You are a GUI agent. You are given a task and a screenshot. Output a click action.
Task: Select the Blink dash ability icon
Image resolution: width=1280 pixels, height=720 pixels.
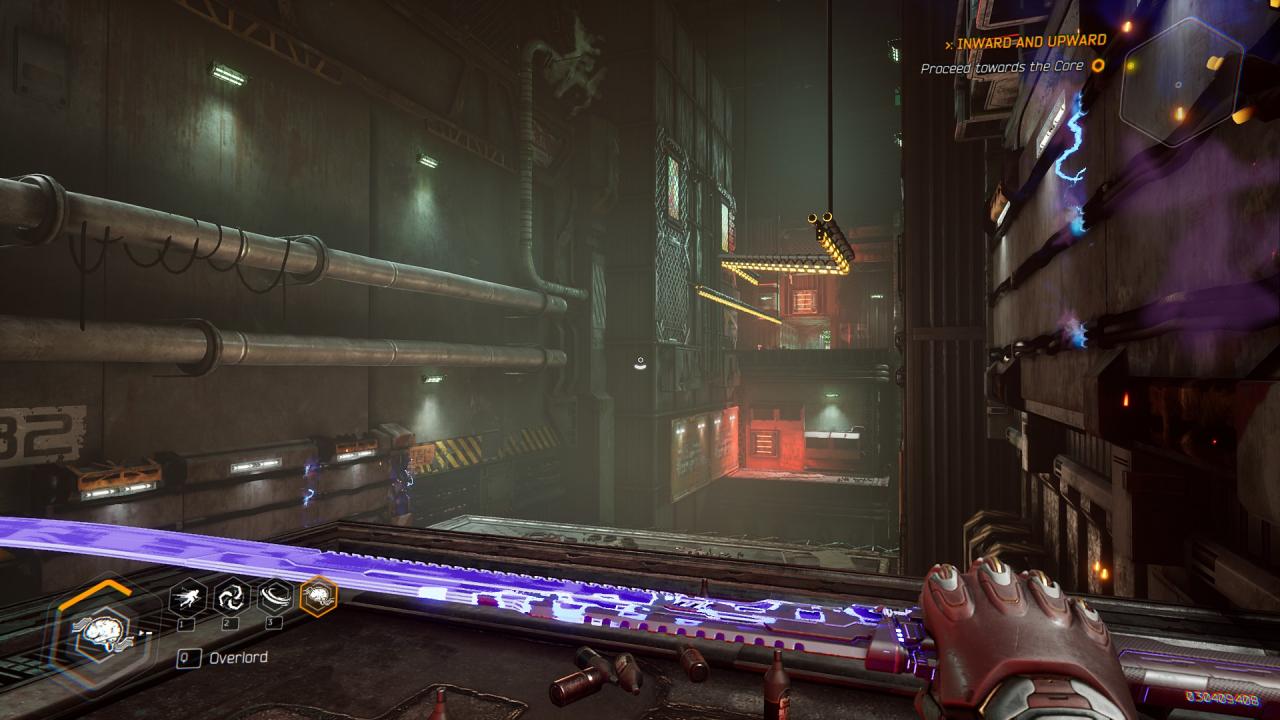(188, 598)
